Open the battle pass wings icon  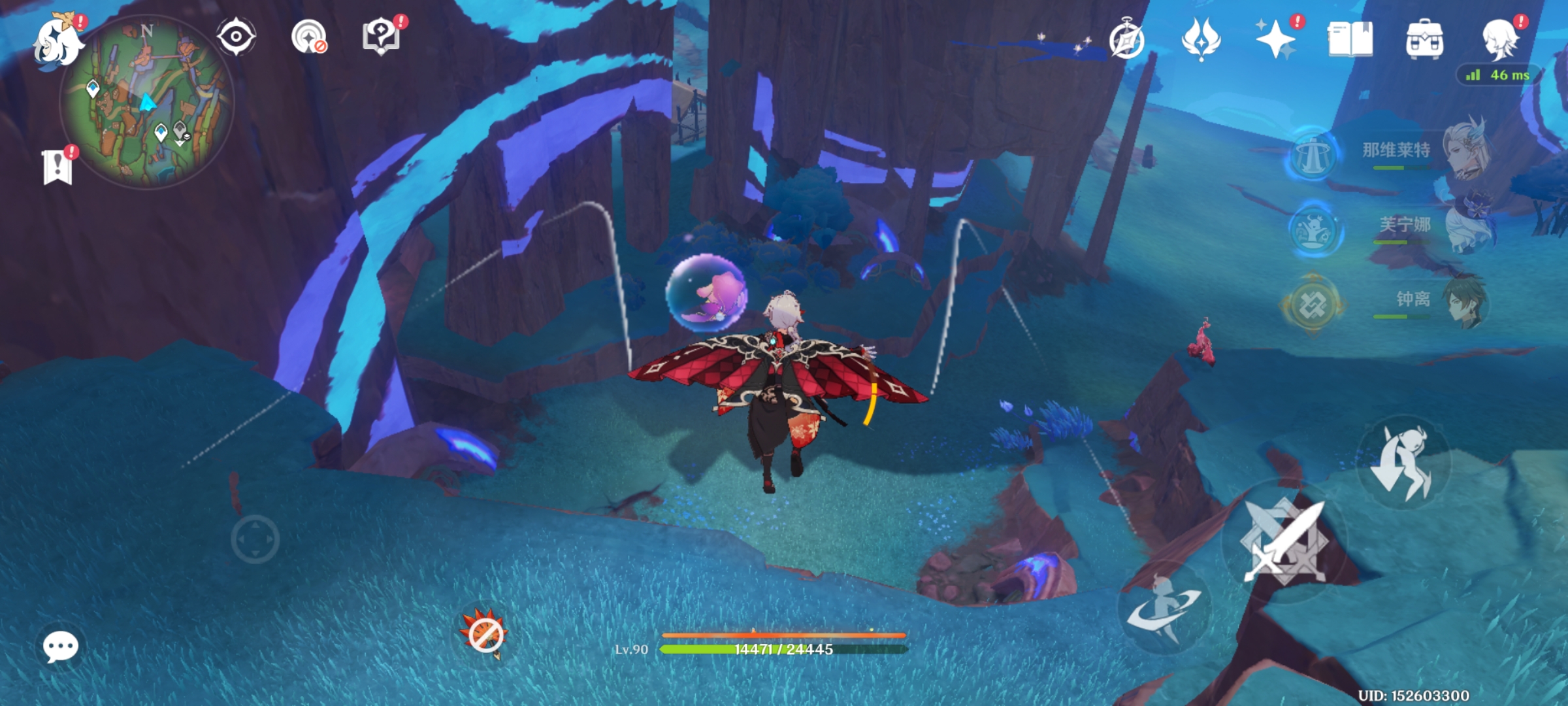point(1201,39)
